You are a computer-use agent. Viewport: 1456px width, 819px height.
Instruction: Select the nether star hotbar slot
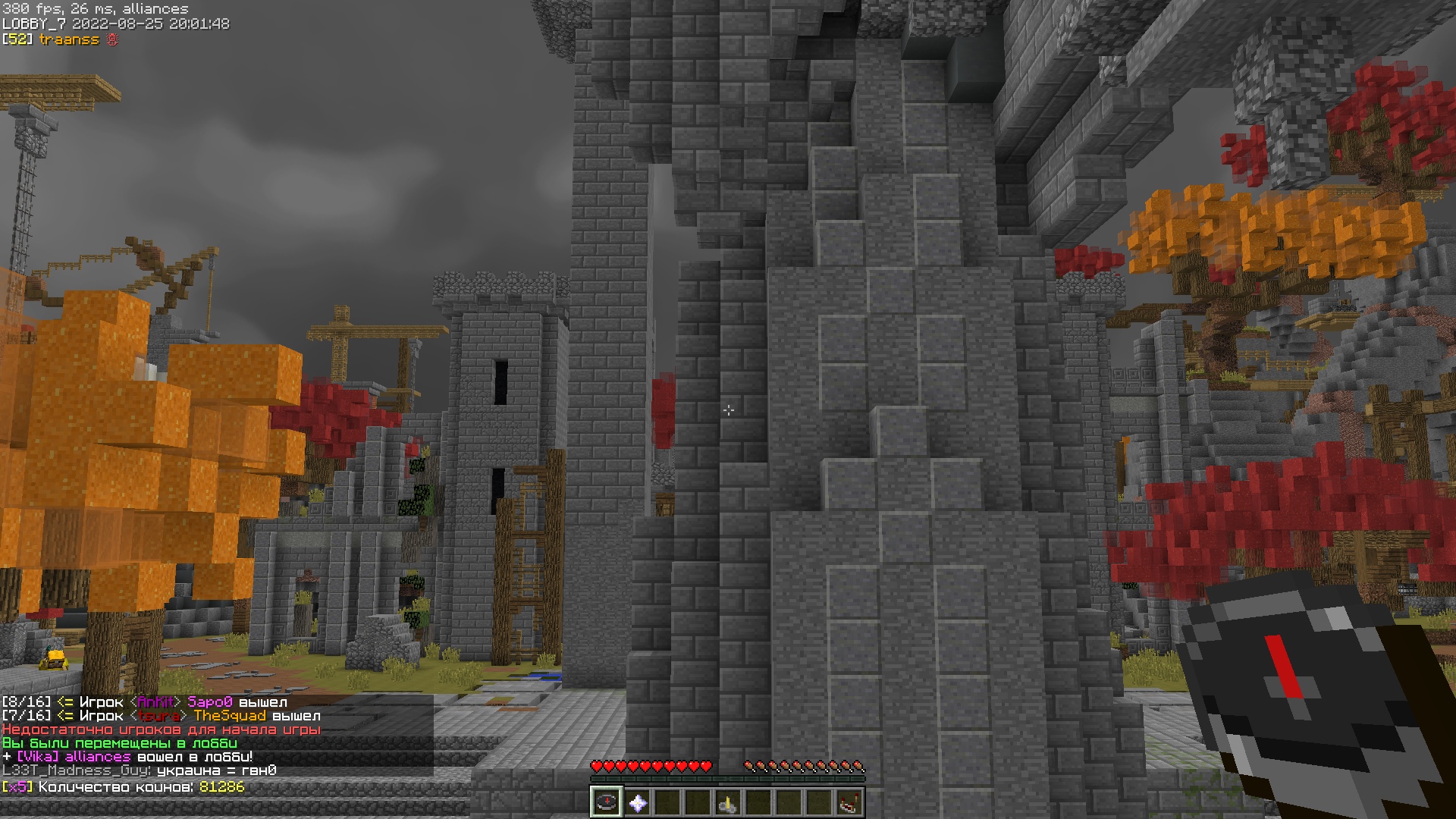click(x=637, y=802)
